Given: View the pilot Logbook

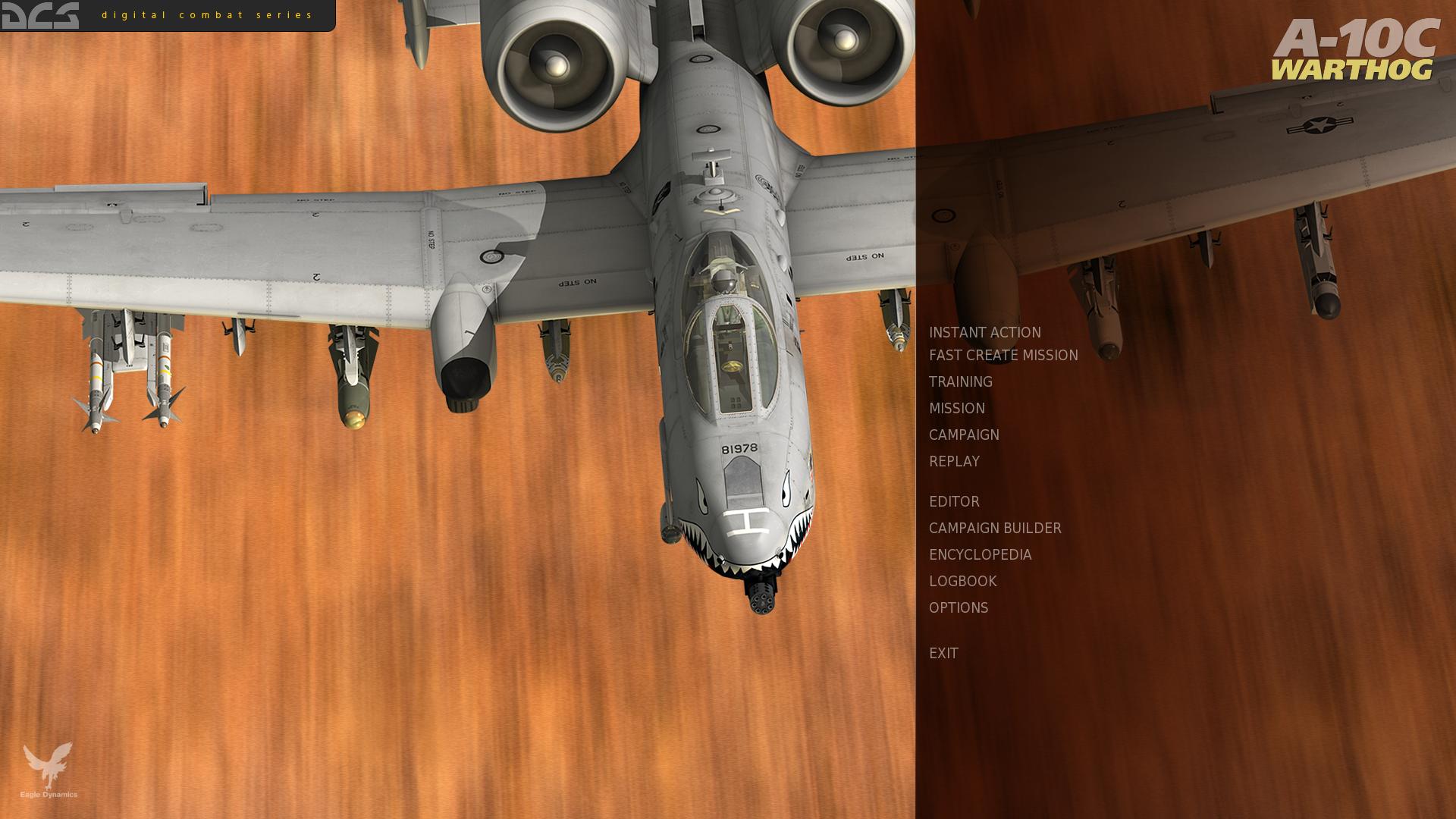Looking at the screenshot, I should tap(962, 582).
